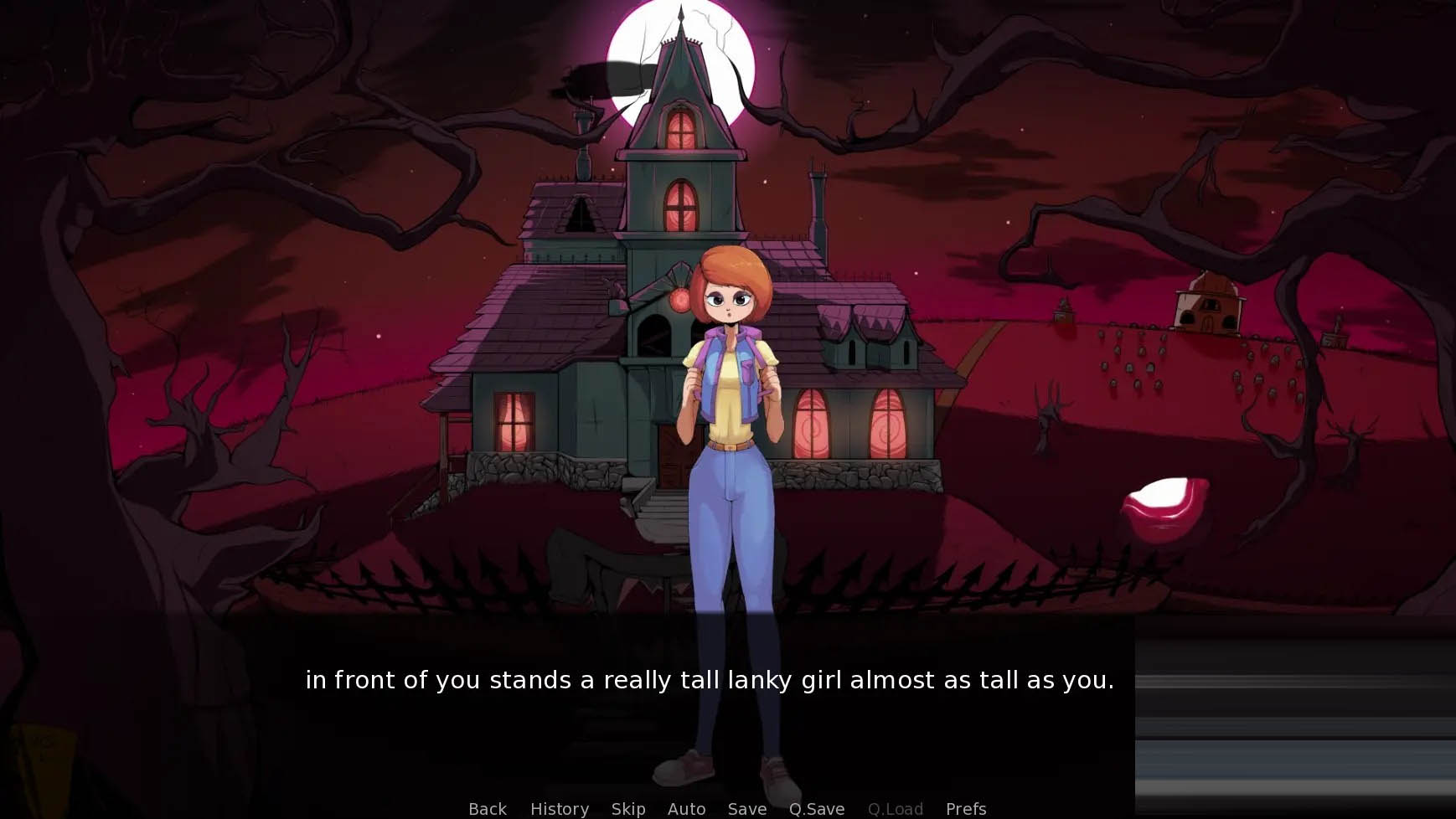Open the Save menu
The height and width of the screenshot is (819, 1456).
click(x=746, y=808)
